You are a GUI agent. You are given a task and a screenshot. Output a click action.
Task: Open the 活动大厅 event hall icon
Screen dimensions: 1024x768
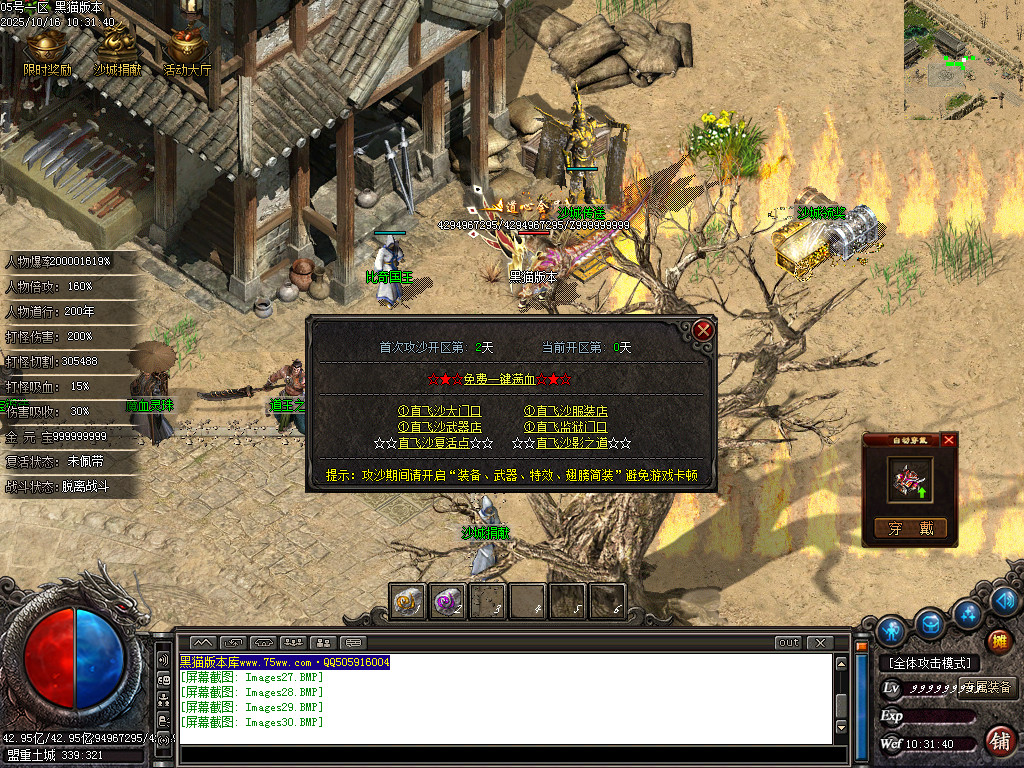coord(187,50)
